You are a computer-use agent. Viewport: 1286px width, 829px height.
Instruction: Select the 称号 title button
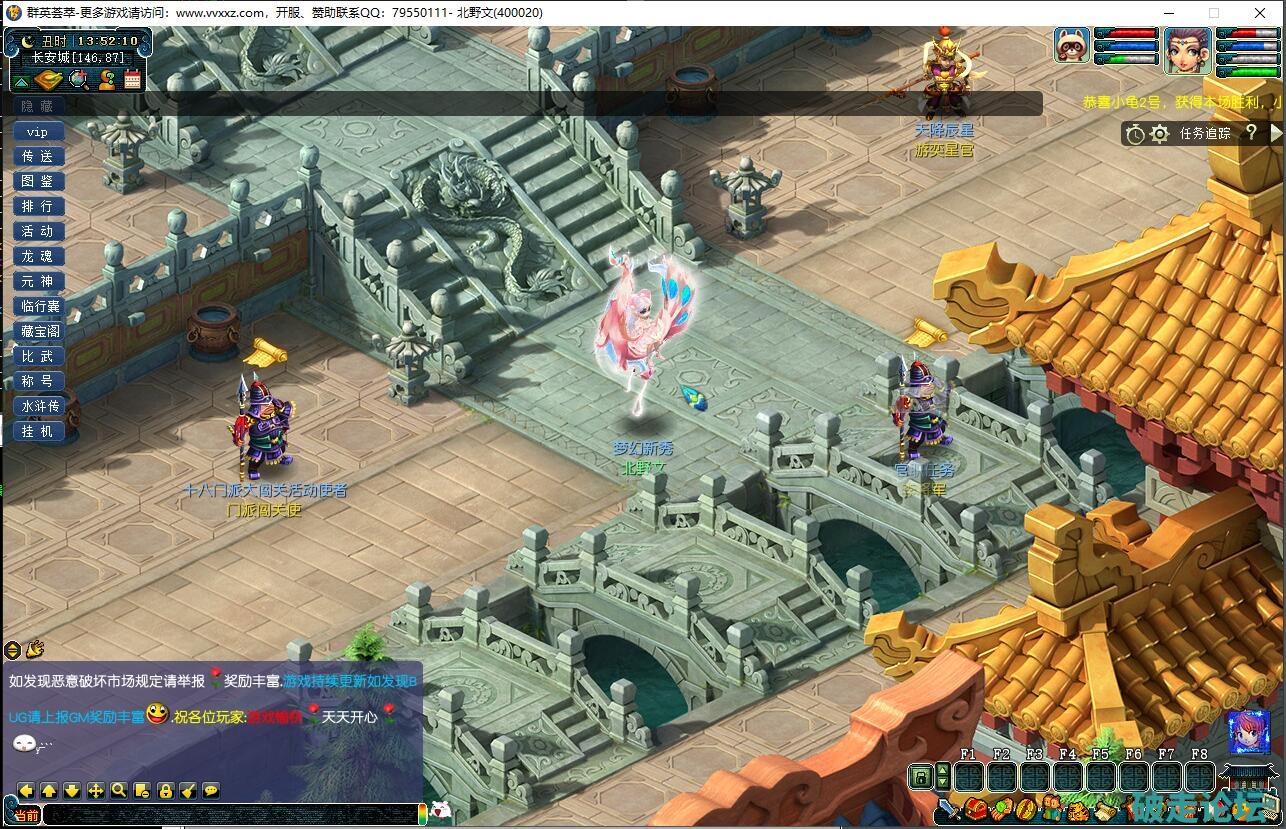pos(38,381)
